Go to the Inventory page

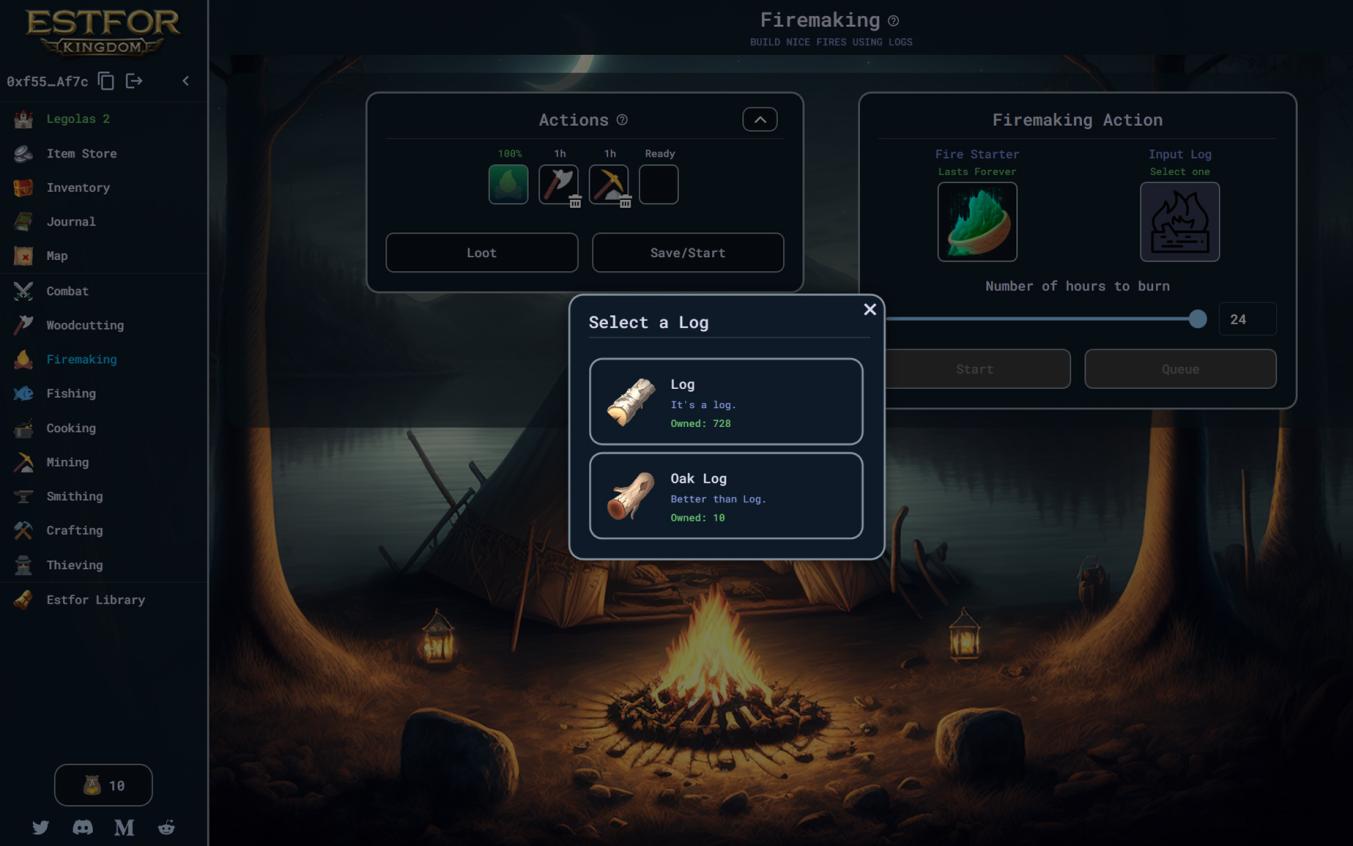77,187
